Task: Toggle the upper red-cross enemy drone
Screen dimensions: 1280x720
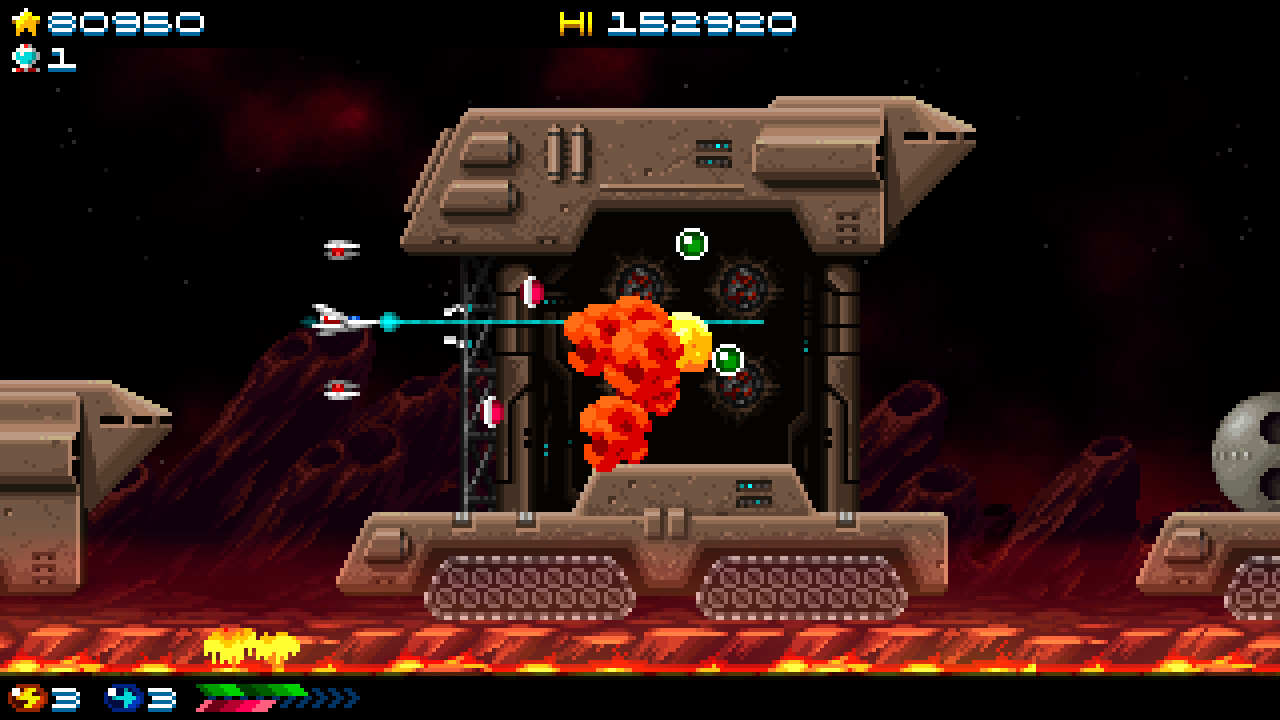Action: click(x=338, y=250)
